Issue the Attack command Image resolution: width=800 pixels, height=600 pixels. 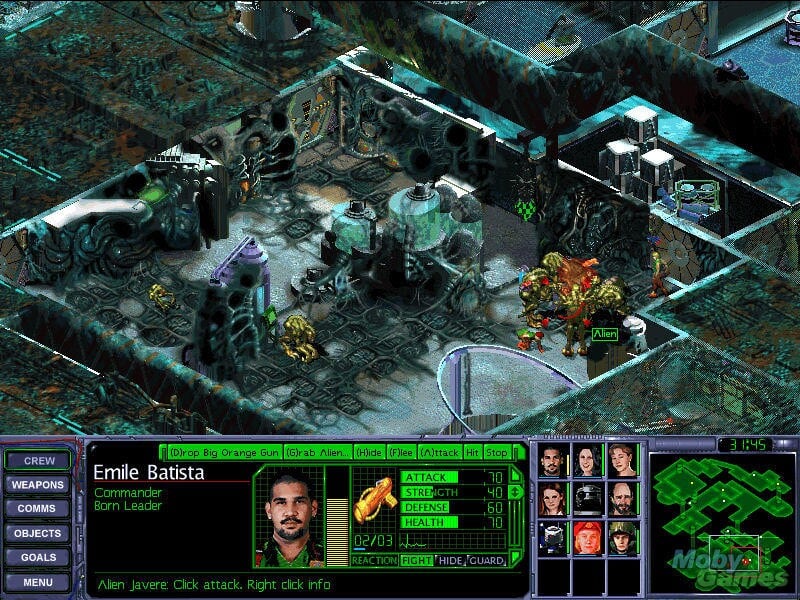point(440,452)
